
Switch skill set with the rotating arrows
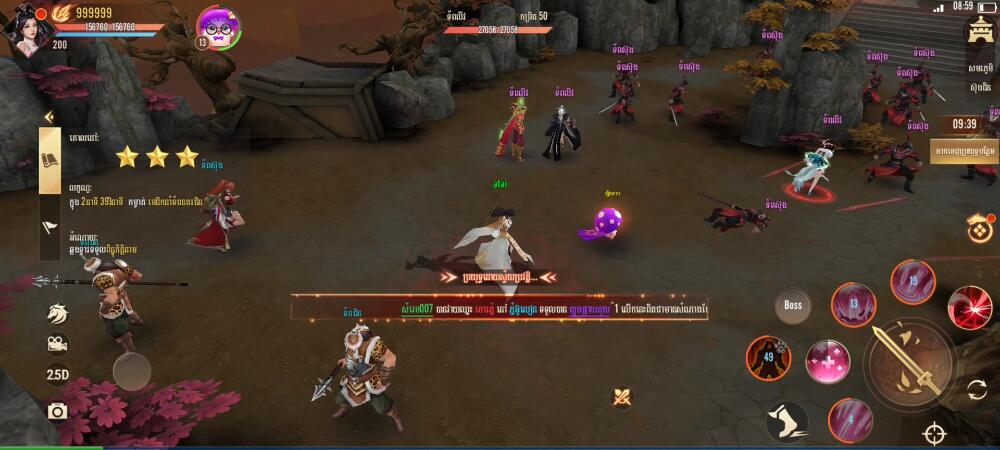(977, 390)
